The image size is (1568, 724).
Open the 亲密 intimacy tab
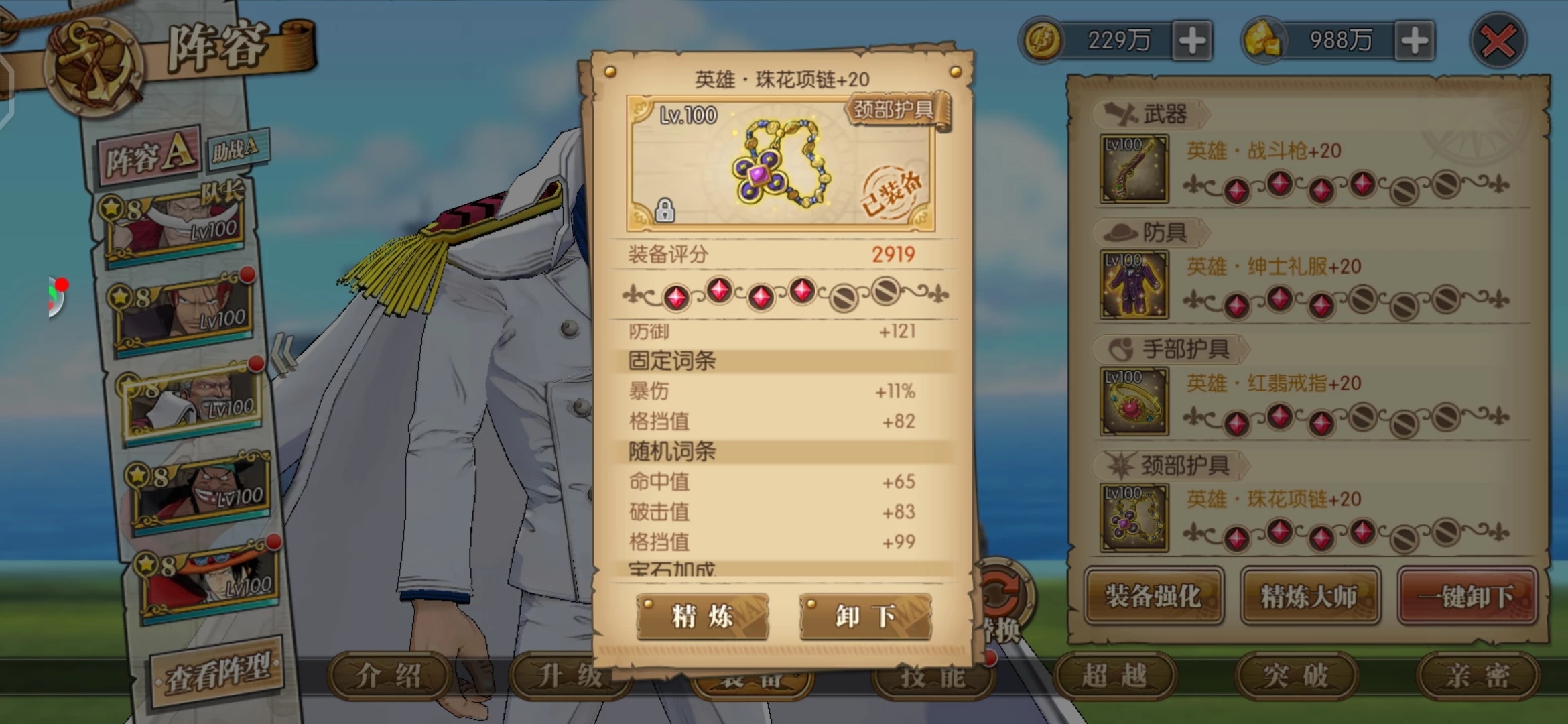click(1476, 676)
